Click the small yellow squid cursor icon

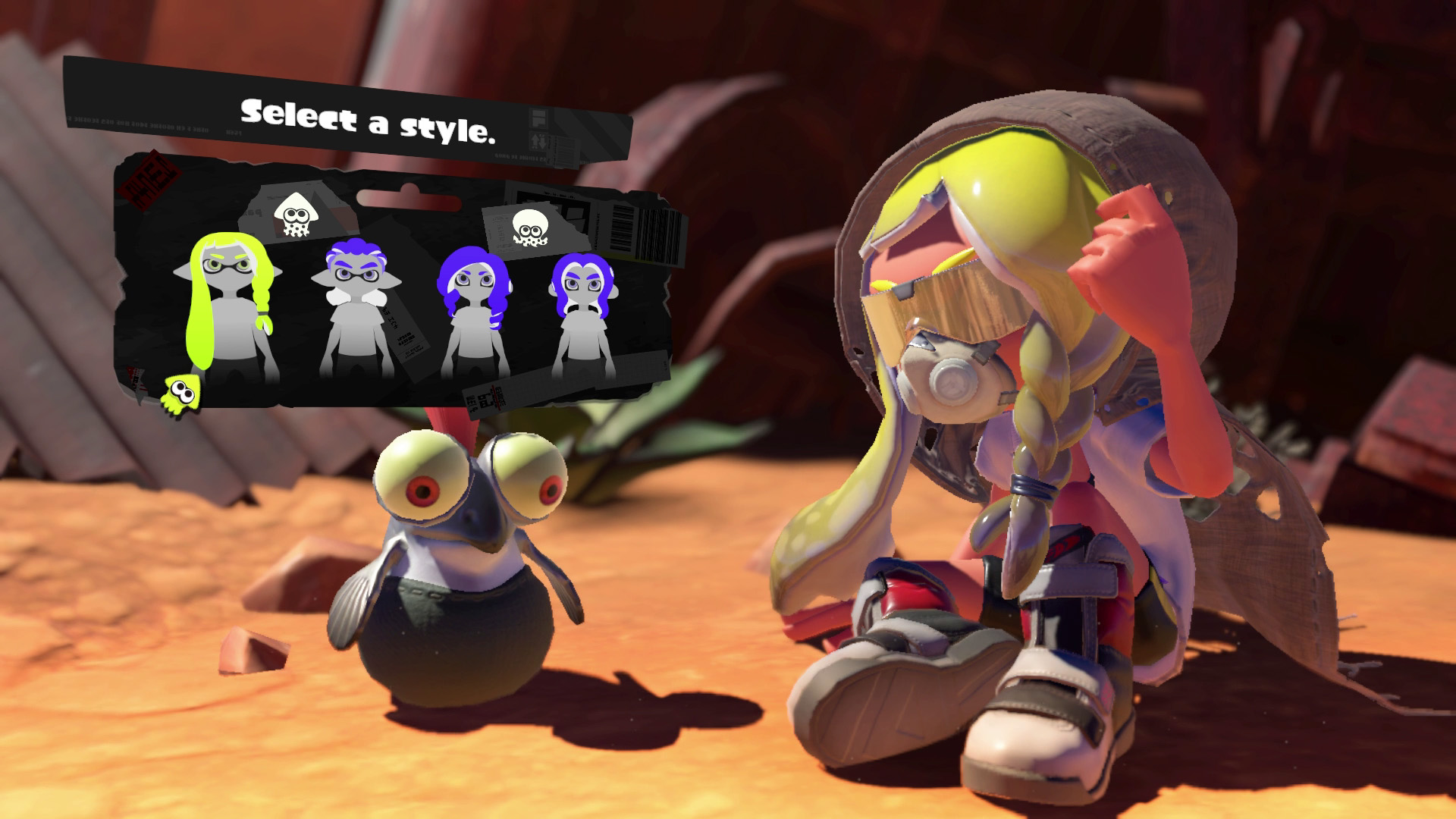(x=182, y=394)
